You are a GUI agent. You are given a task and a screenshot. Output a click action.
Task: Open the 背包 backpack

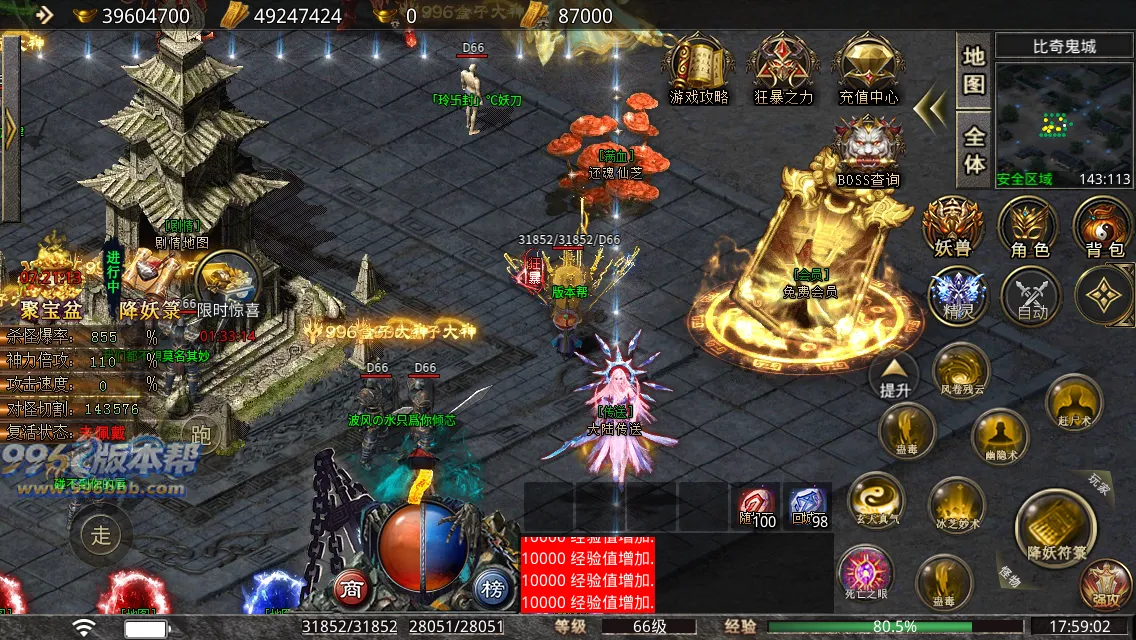[1102, 226]
